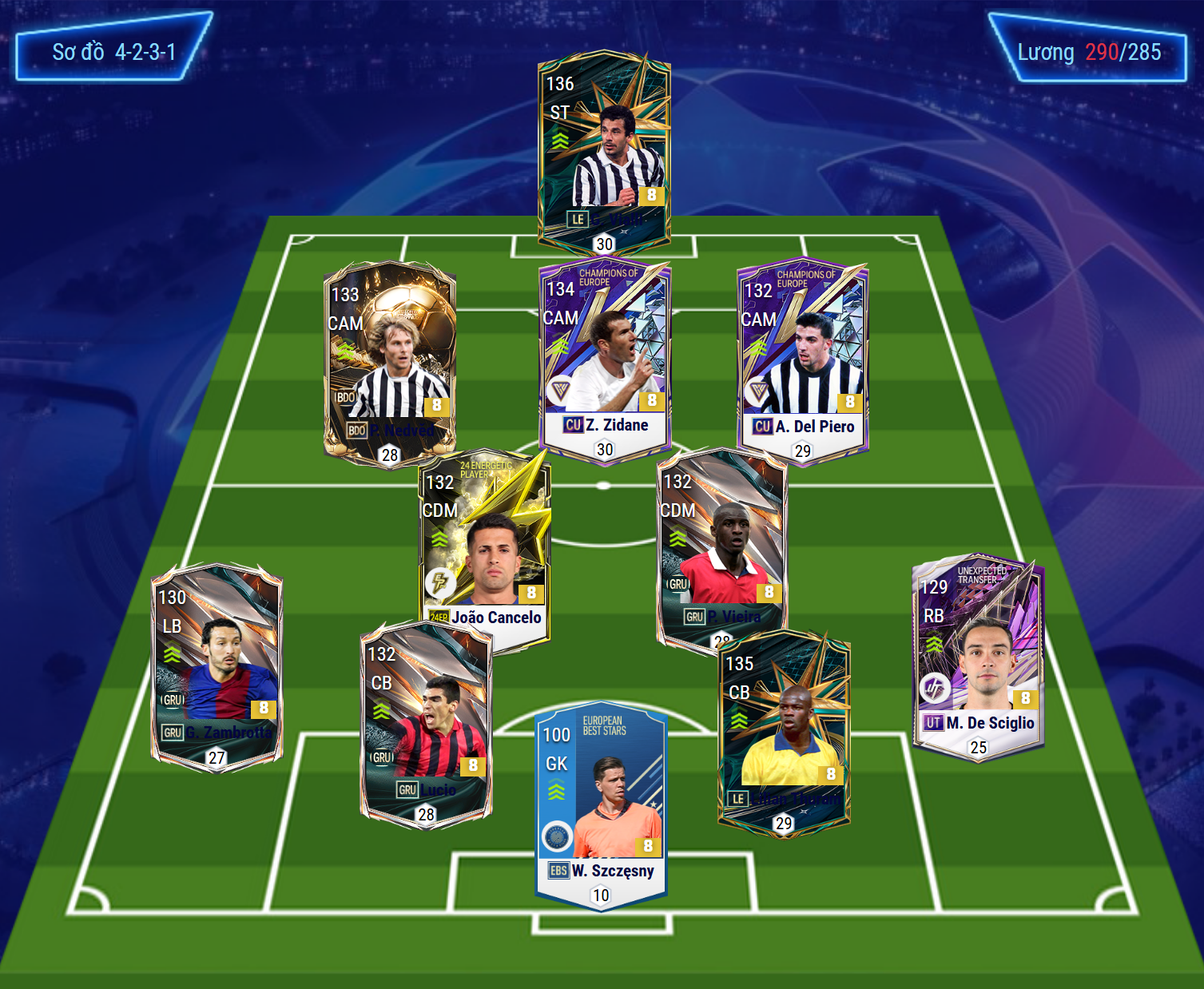Choose the P. Nedved CAM card
Image resolution: width=1204 pixels, height=989 pixels.
[389, 363]
